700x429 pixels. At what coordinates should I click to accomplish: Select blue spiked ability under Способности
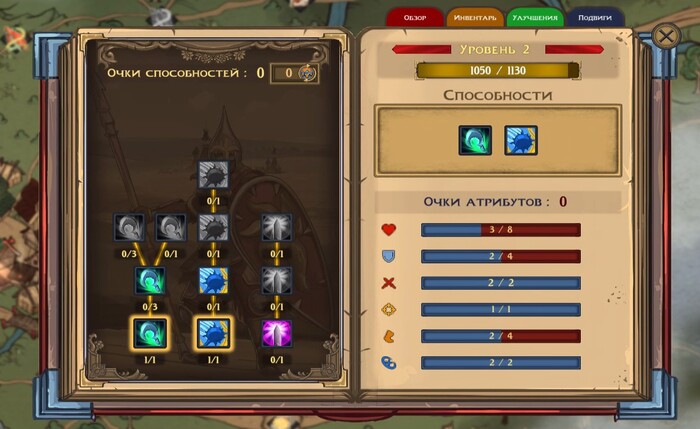coord(520,140)
